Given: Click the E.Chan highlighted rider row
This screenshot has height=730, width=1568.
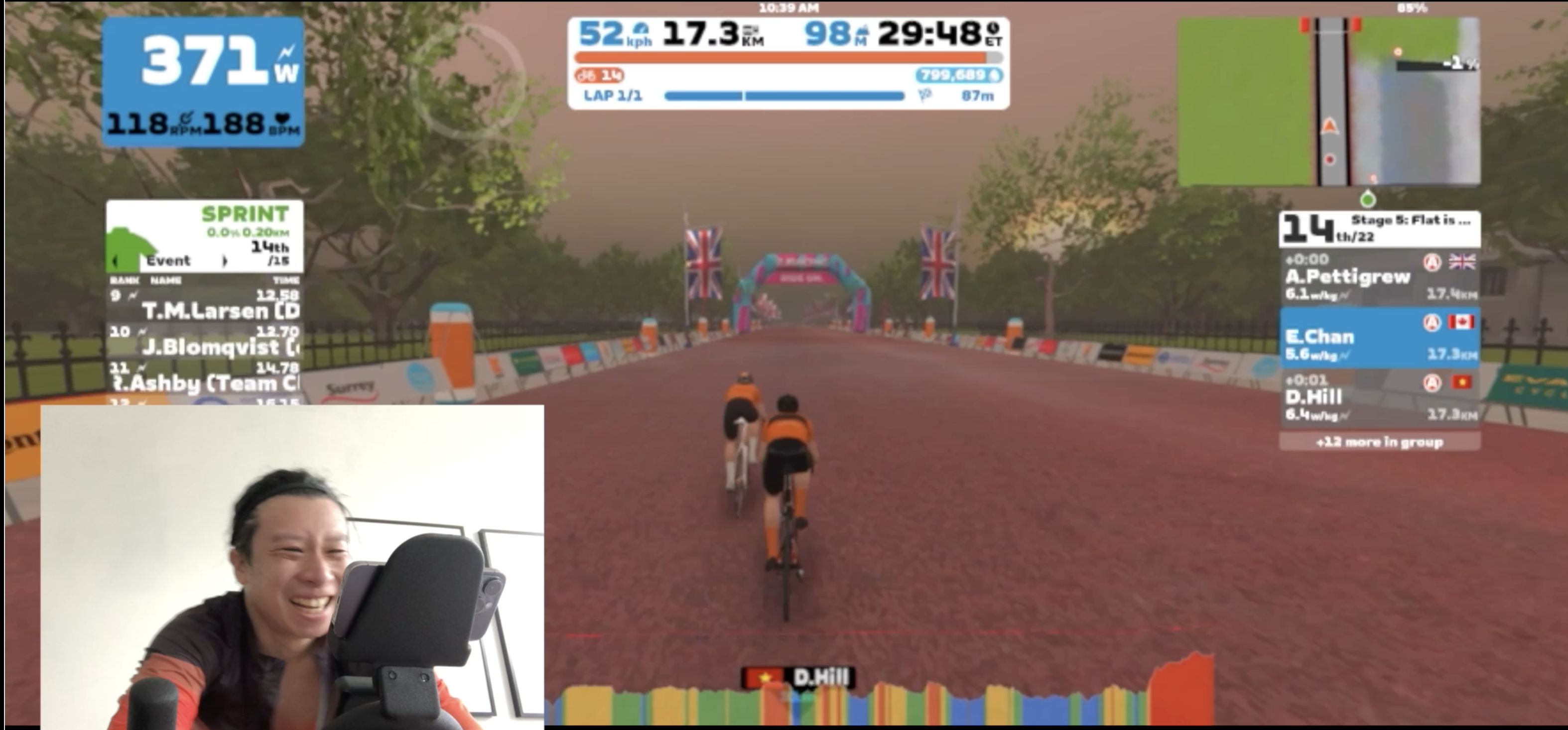Looking at the screenshot, I should coord(1379,338).
